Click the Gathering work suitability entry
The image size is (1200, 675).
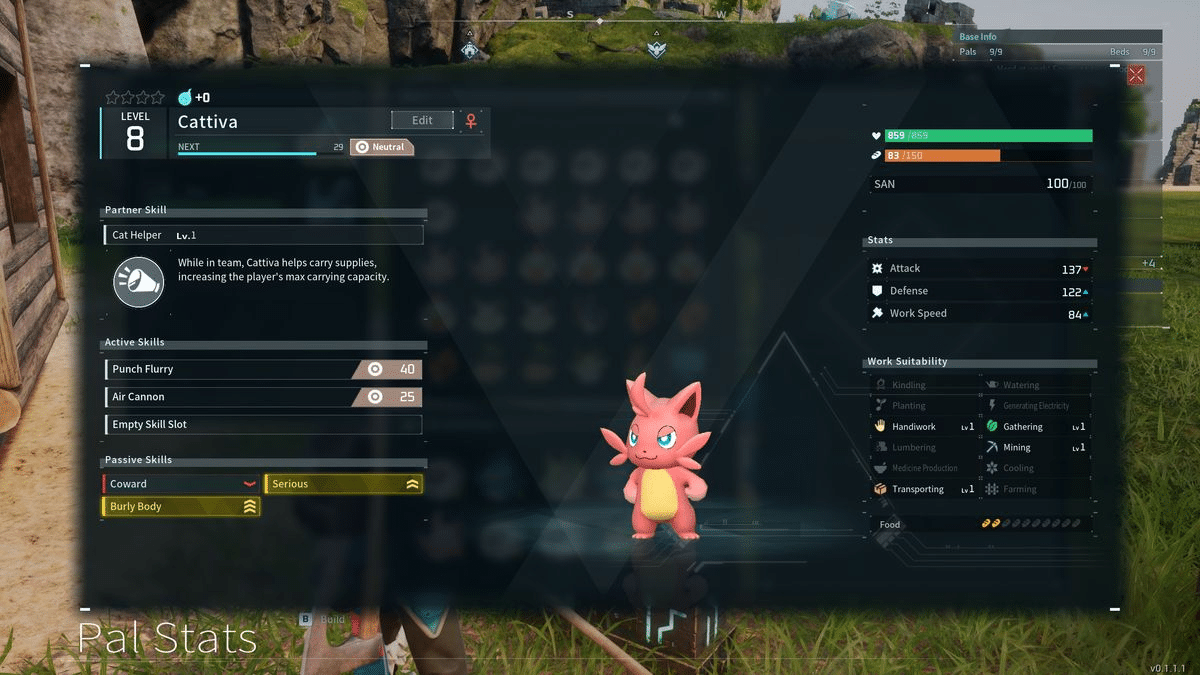point(1036,427)
